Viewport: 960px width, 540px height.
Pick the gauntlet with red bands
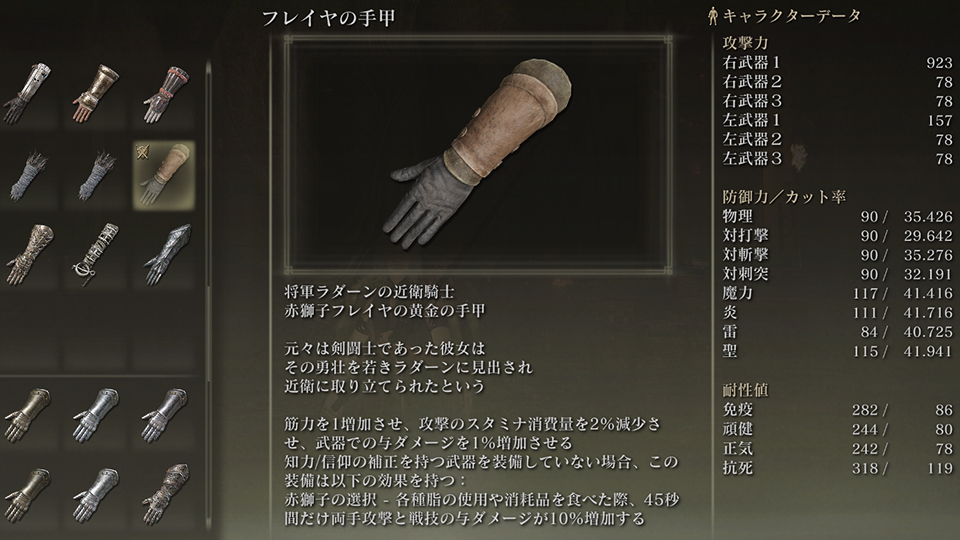[x=163, y=93]
